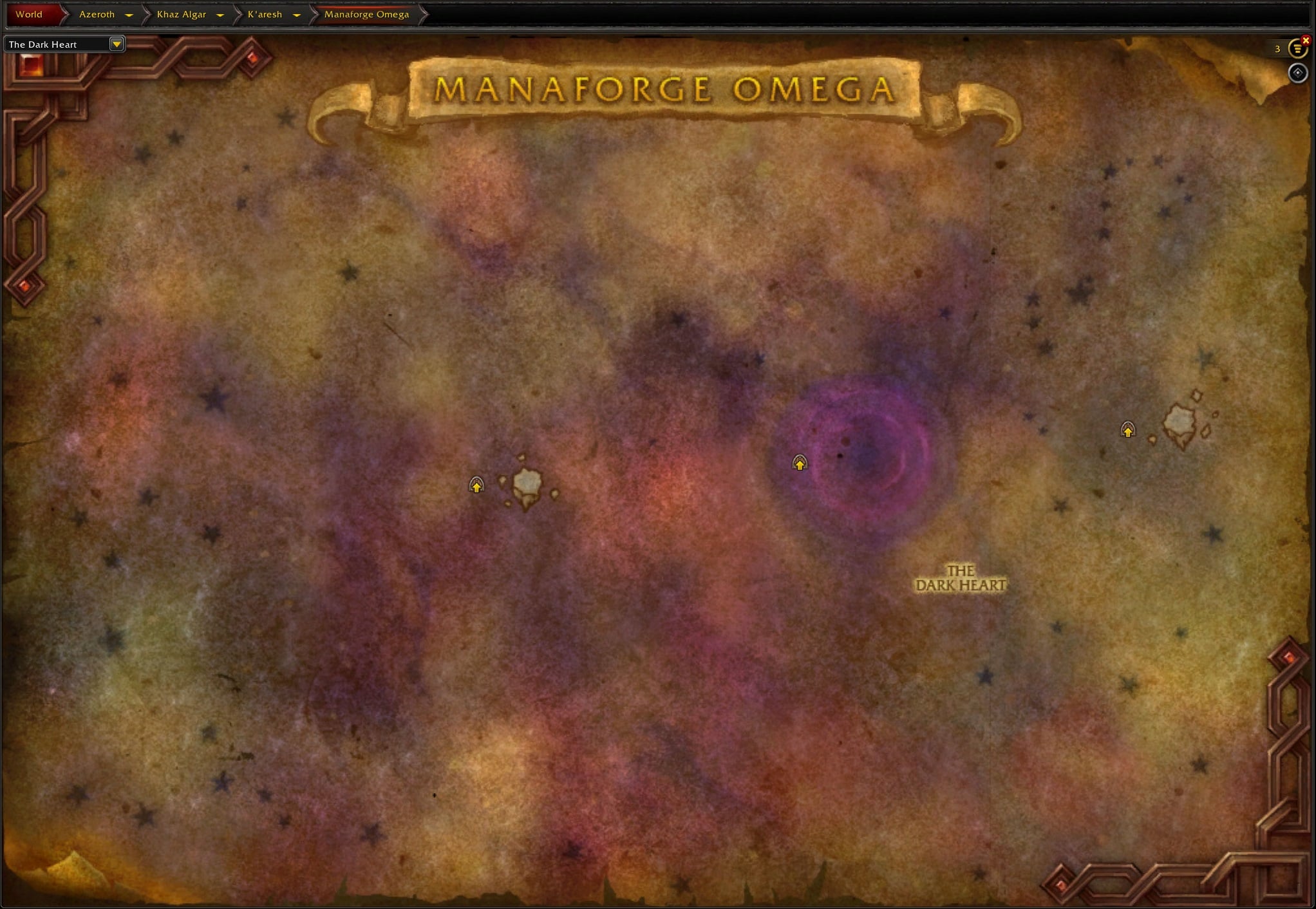Viewport: 1316px width, 909px height.
Task: Toggle the Azeroth breadcrumb dropdown arrow
Action: click(129, 15)
